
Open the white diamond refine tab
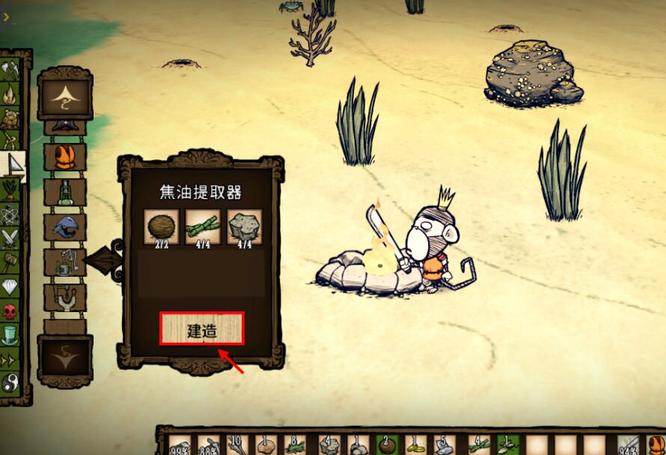click(x=12, y=286)
